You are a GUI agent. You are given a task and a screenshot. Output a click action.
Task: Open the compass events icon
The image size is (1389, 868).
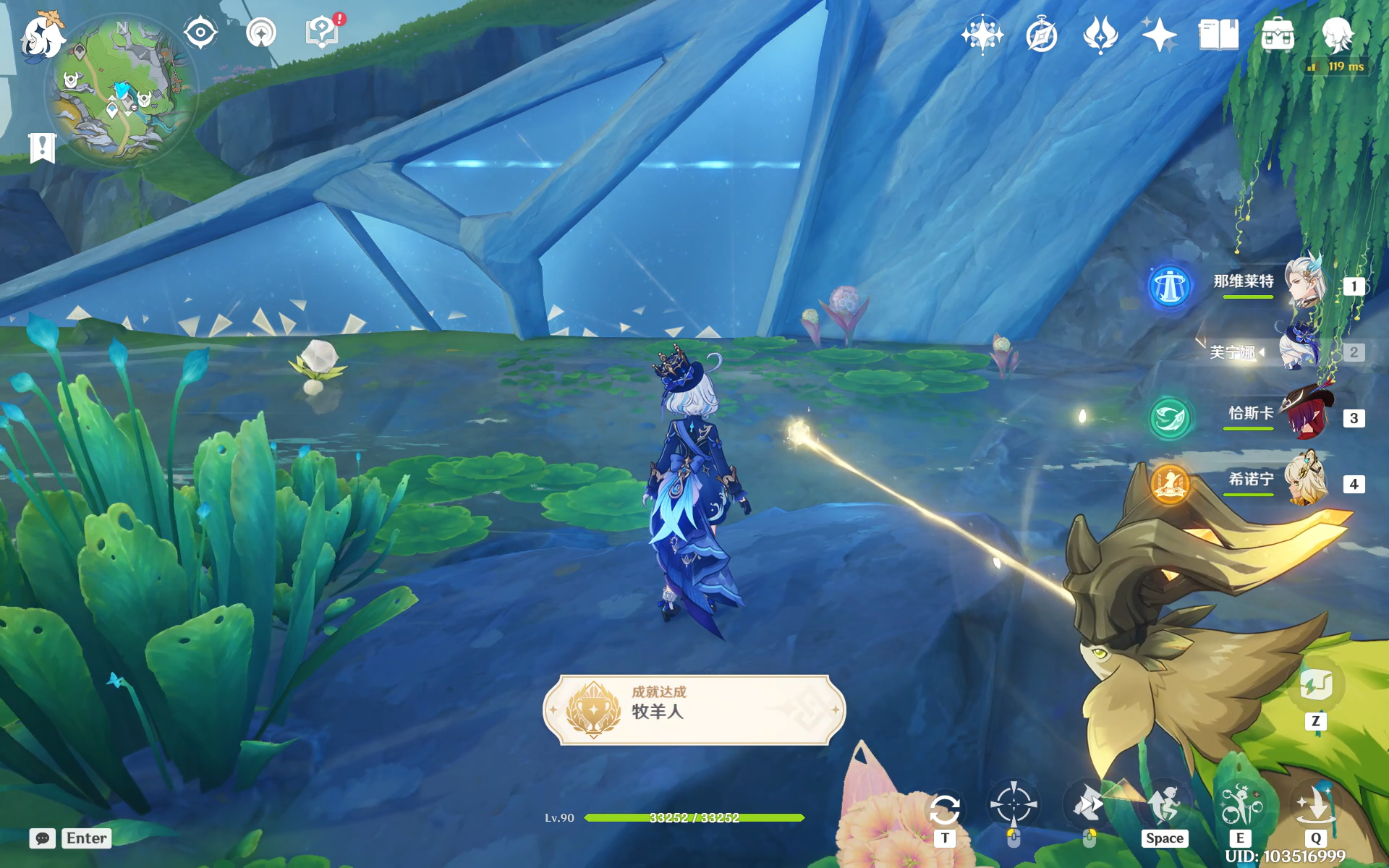click(1042, 35)
